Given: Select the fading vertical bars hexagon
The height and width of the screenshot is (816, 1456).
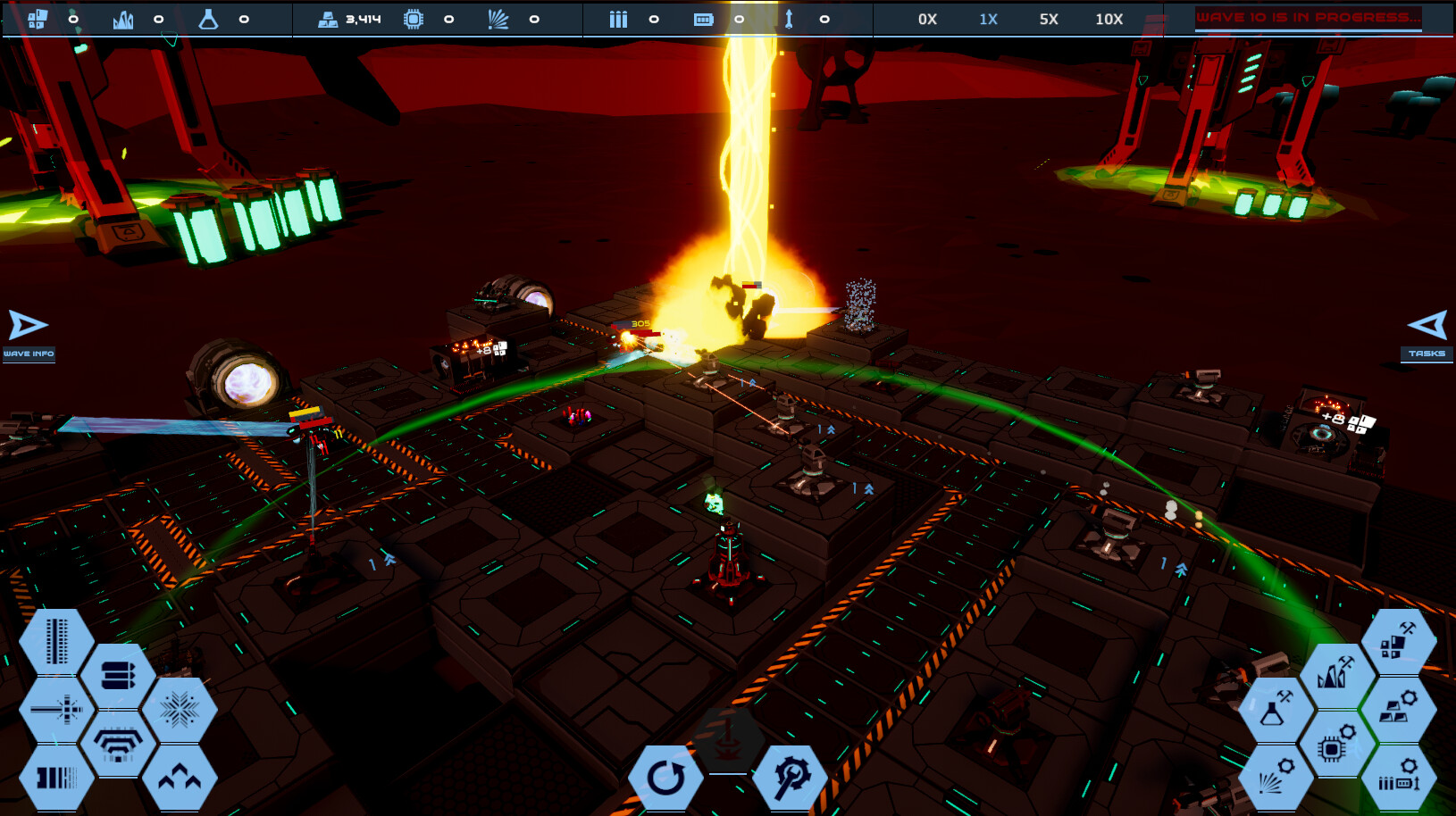Looking at the screenshot, I should click(56, 778).
